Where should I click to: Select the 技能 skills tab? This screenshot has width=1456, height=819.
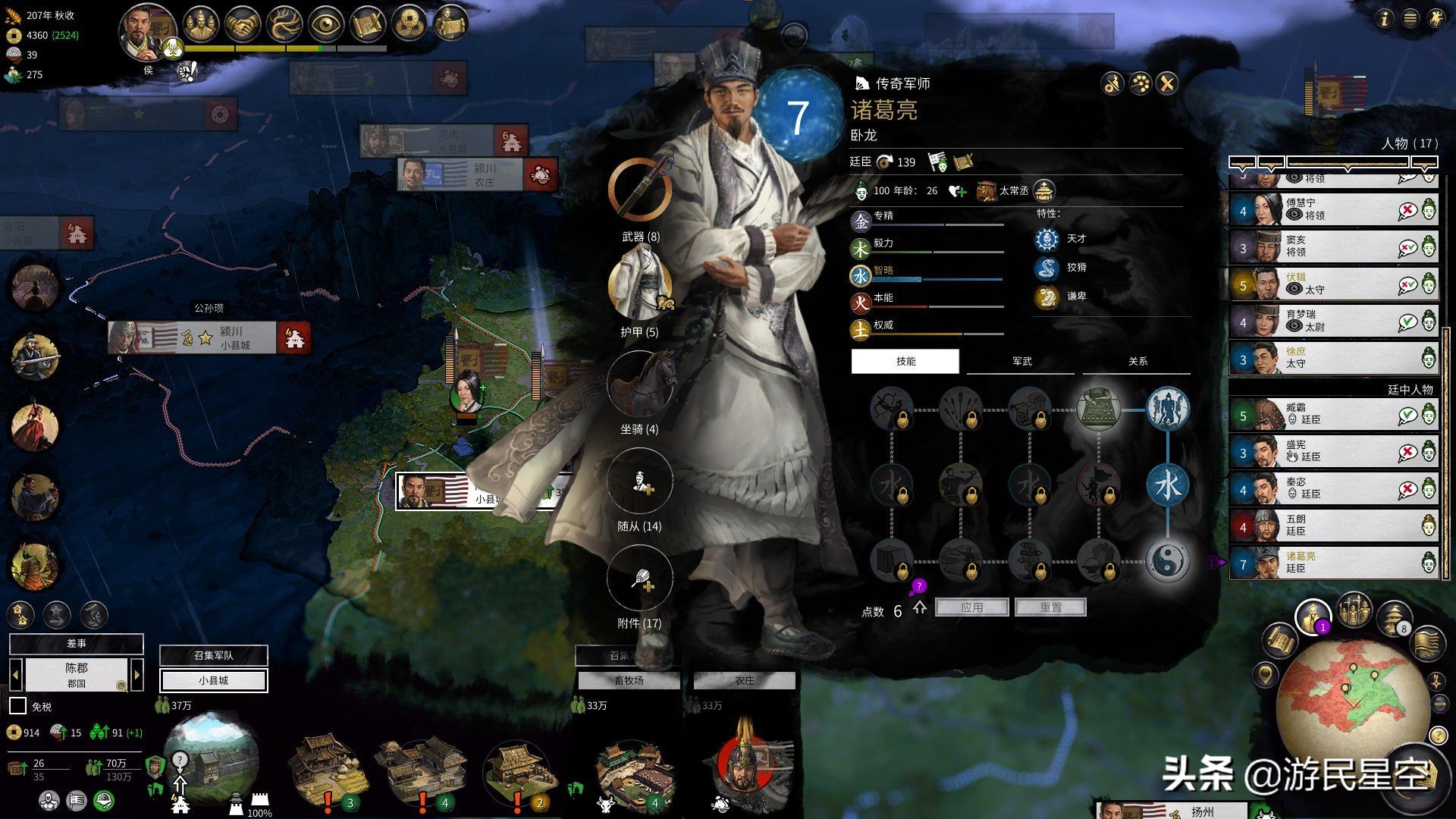pyautogui.click(x=905, y=362)
